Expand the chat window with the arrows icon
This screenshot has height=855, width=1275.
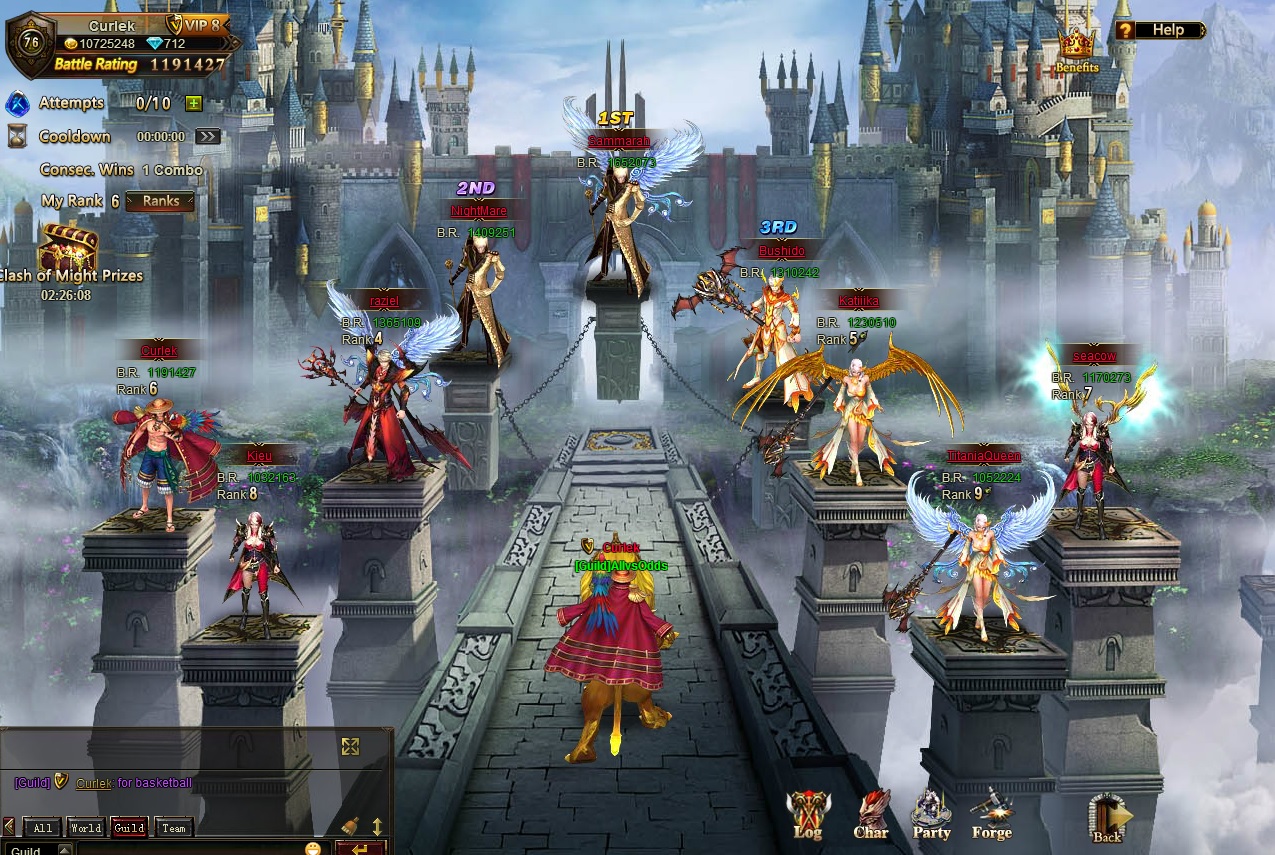[x=350, y=746]
